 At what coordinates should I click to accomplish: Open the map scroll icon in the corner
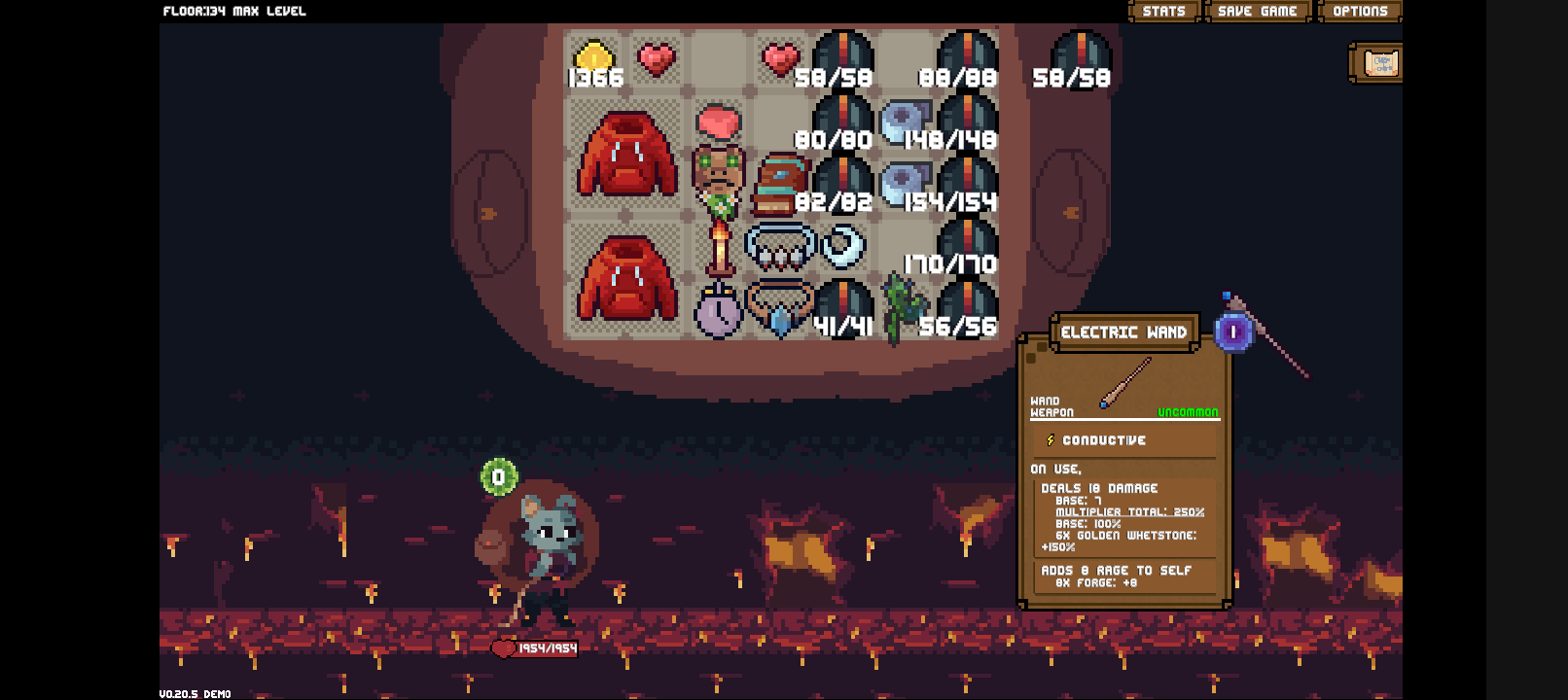(x=1376, y=62)
